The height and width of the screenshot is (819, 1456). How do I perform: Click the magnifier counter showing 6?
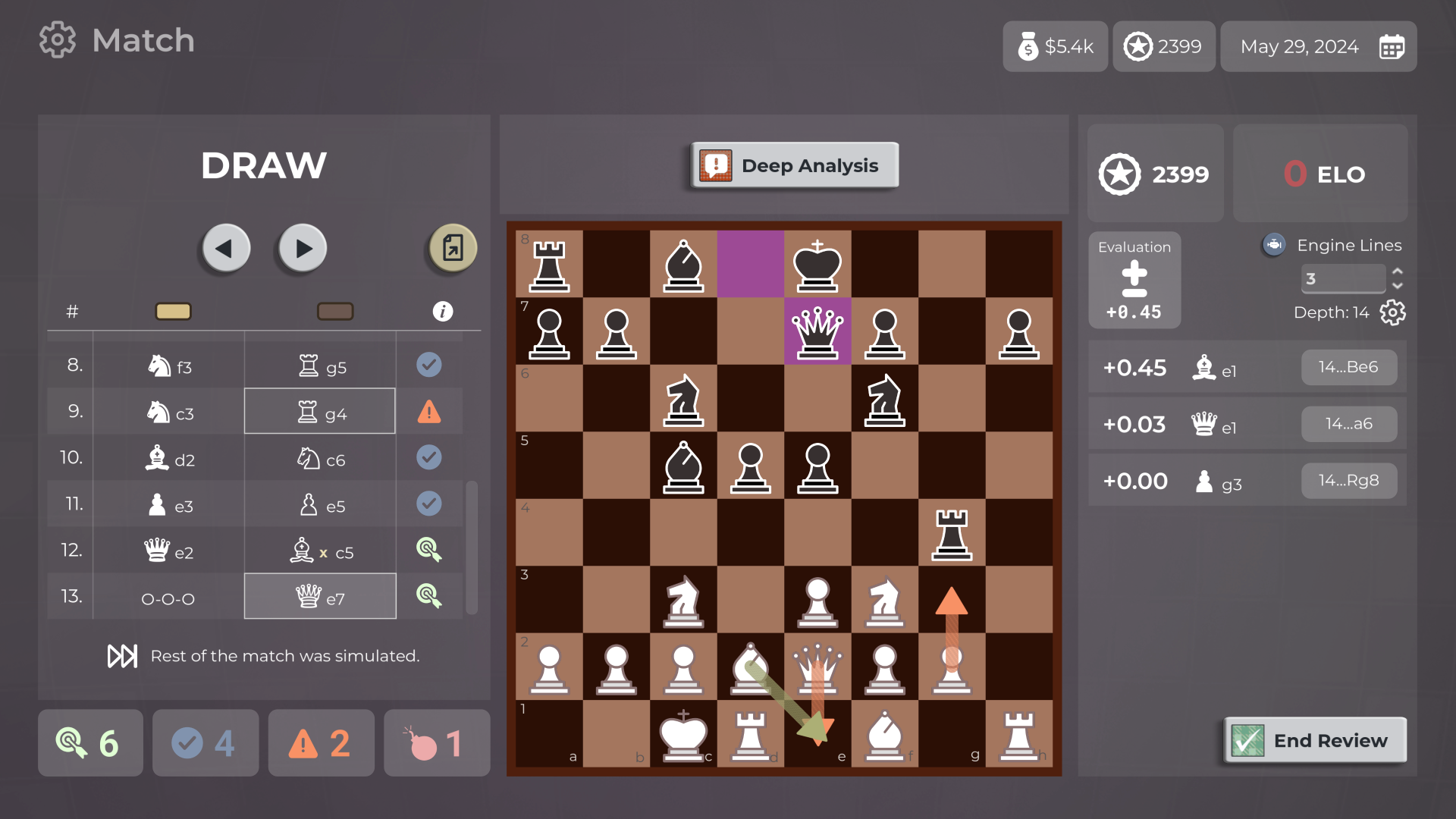[x=89, y=743]
